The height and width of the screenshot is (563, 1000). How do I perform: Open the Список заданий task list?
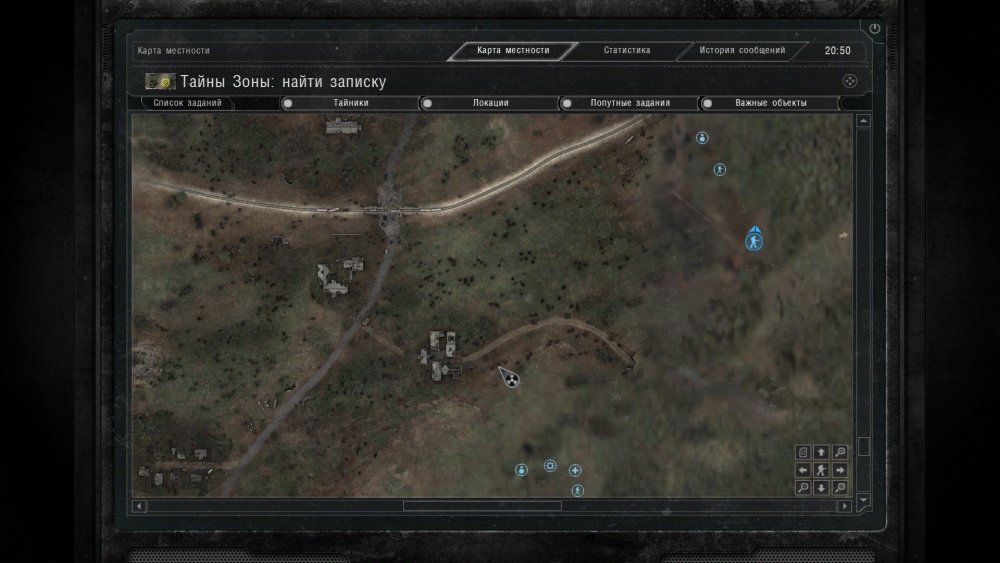click(188, 103)
